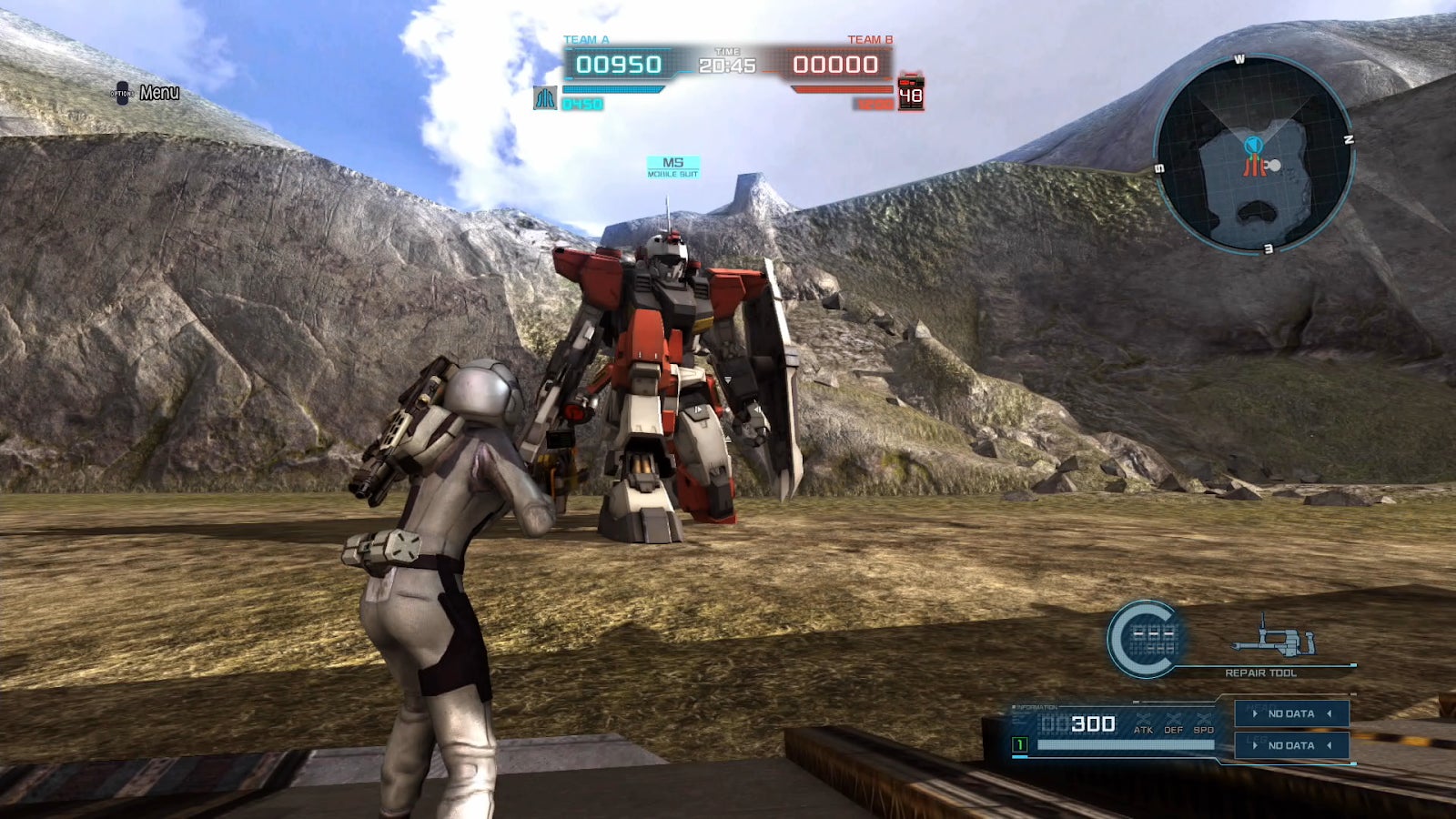Select the Team A emblem icon
1456x819 pixels.
coord(545,97)
